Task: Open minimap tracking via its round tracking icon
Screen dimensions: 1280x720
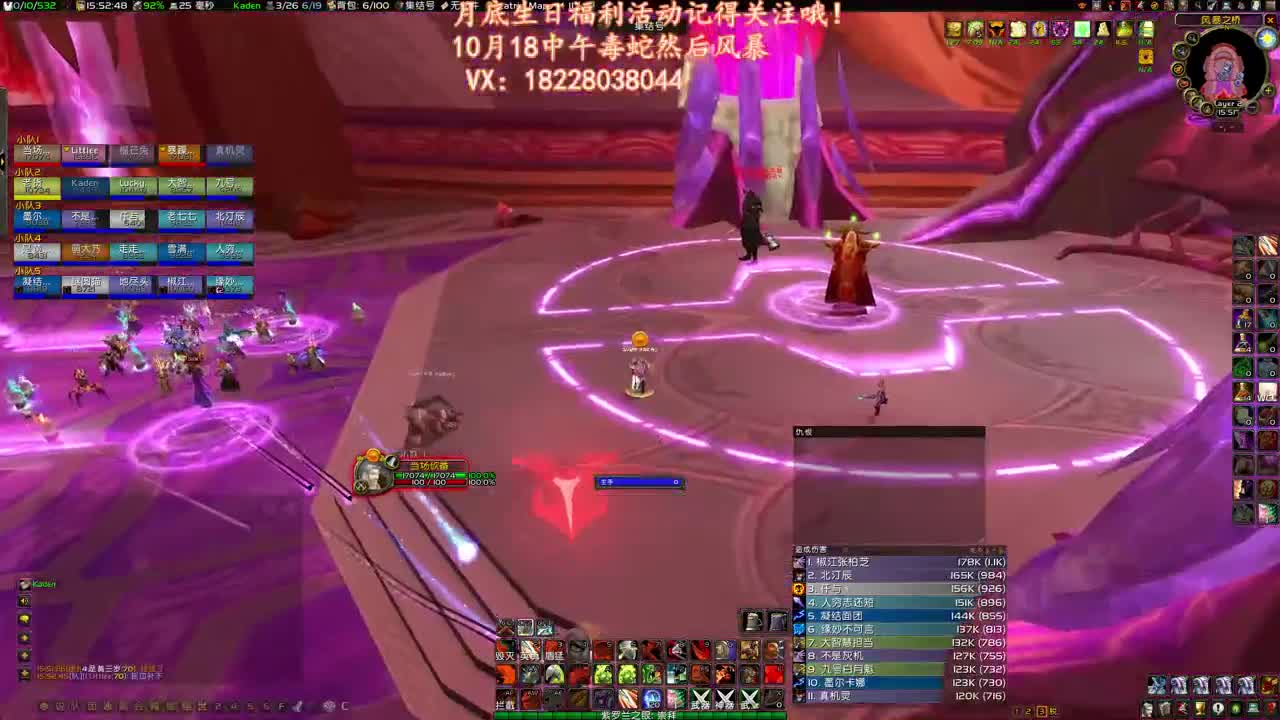Action: coord(1191,37)
